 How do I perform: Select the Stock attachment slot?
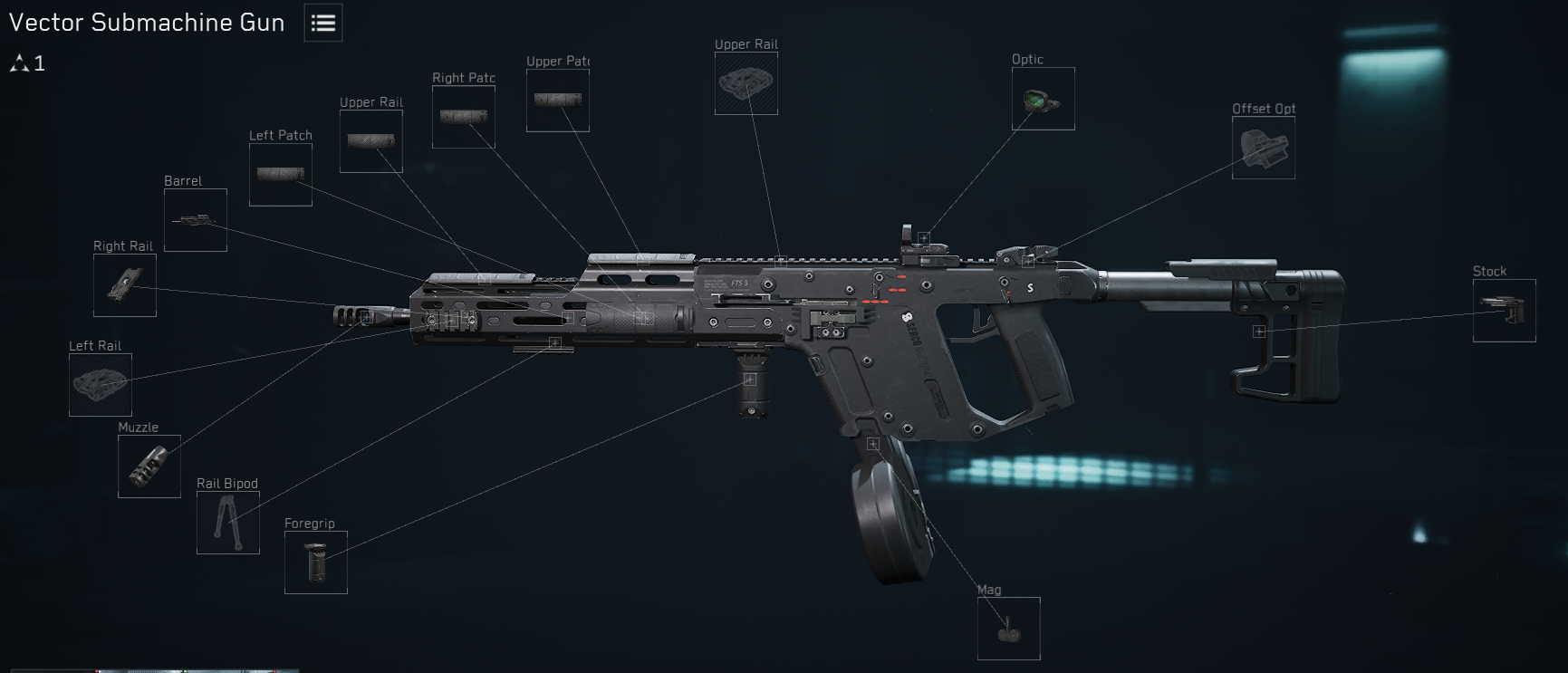[x=1505, y=309]
